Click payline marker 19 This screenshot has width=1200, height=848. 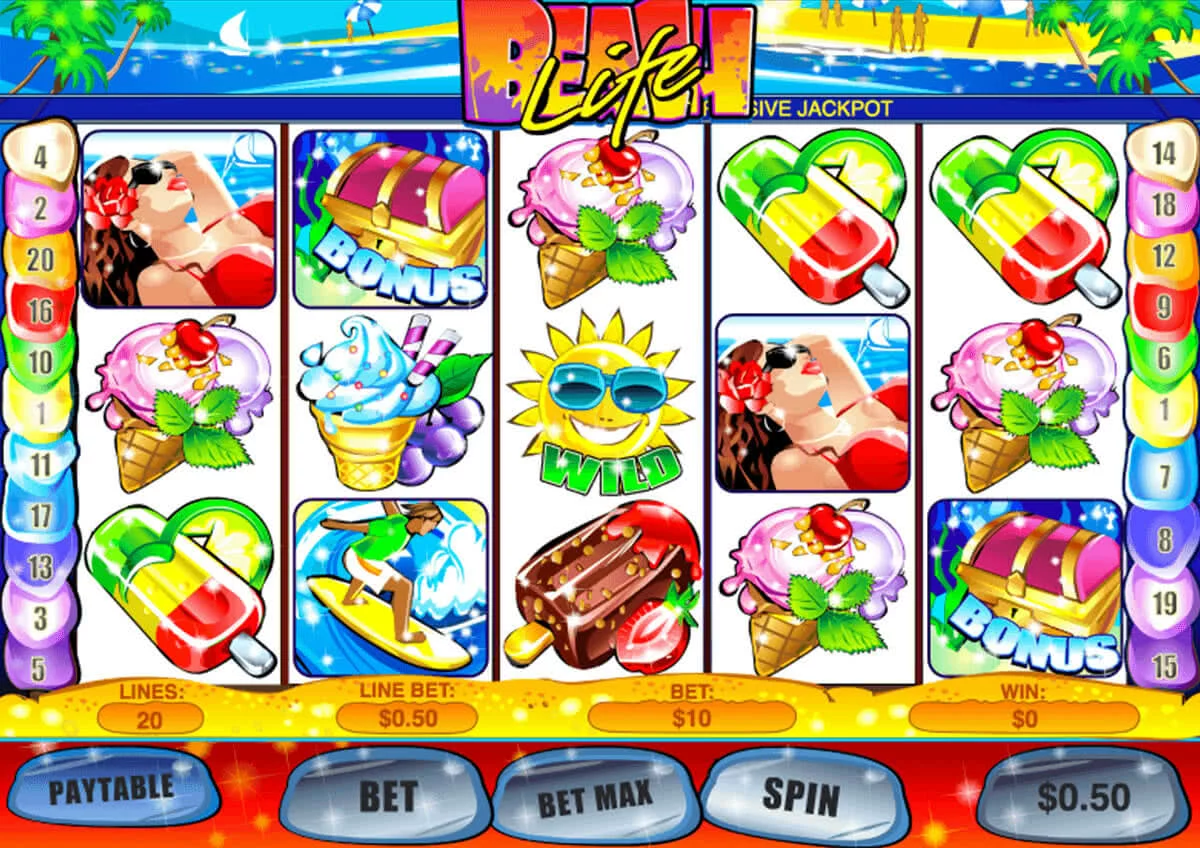[x=1163, y=604]
